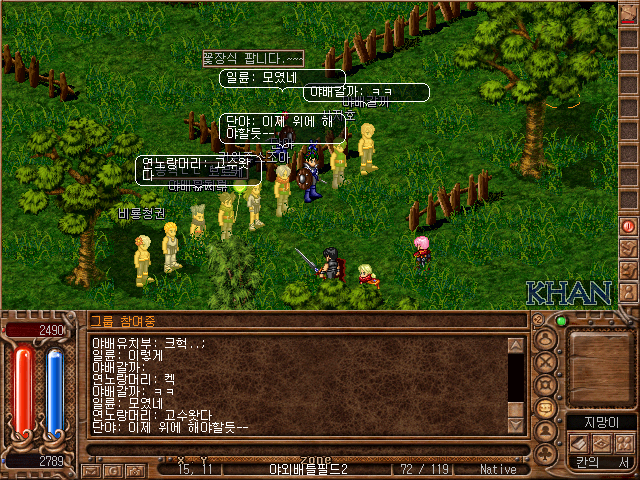Toggle the highlighted chat mode round button
The height and width of the screenshot is (480, 640).
coord(546,408)
